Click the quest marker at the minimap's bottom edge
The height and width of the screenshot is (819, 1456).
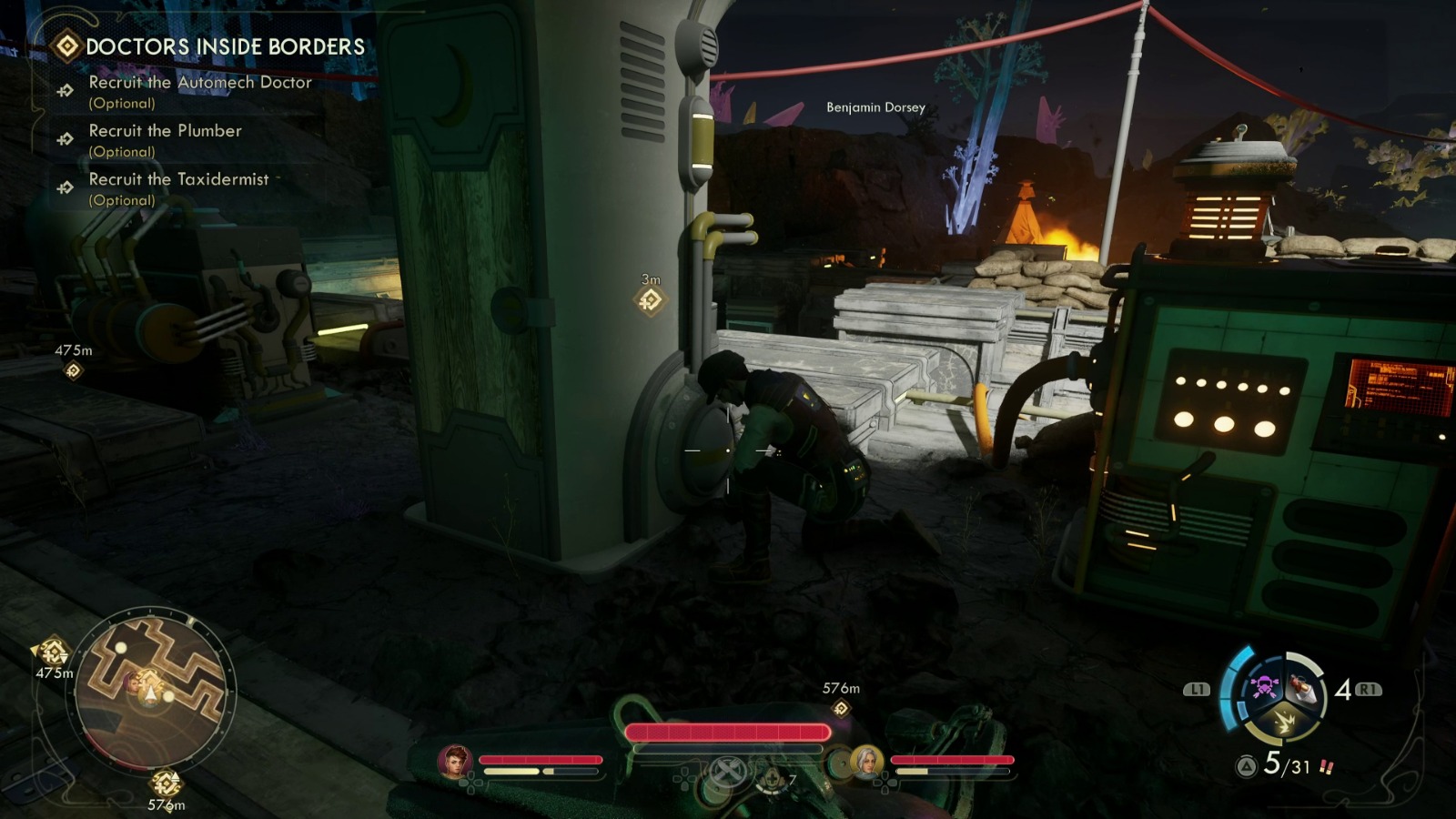[x=166, y=783]
